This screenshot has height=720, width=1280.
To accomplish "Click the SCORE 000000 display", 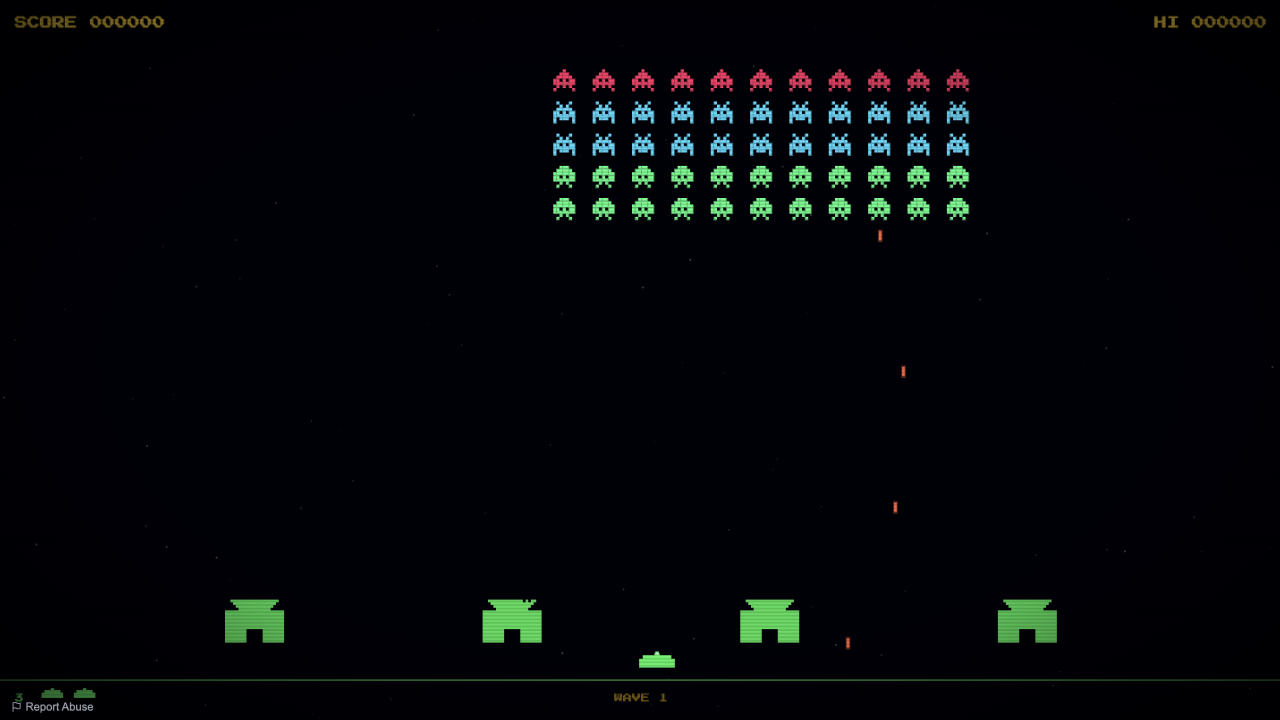I will pos(88,21).
